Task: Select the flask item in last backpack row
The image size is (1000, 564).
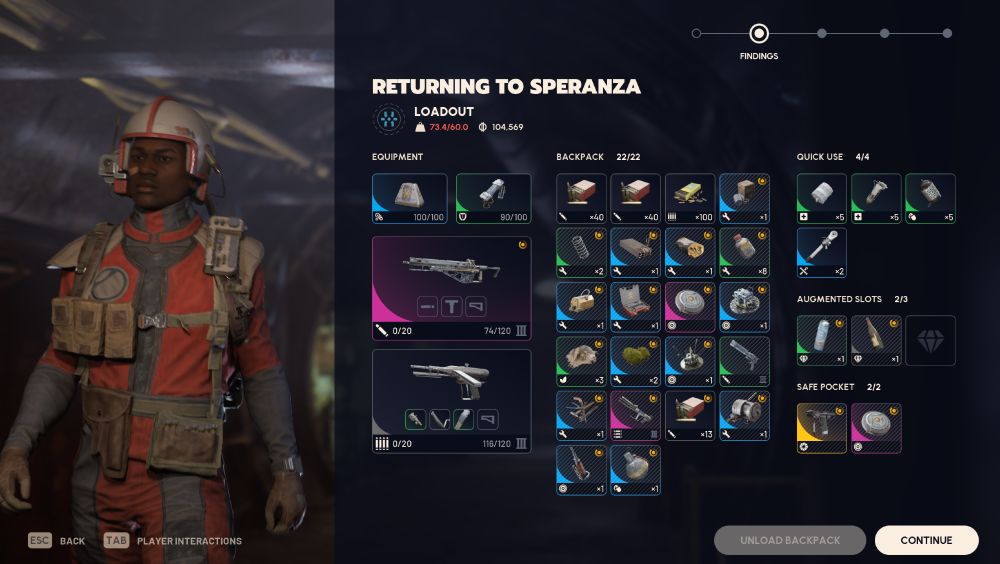Action: 635,470
